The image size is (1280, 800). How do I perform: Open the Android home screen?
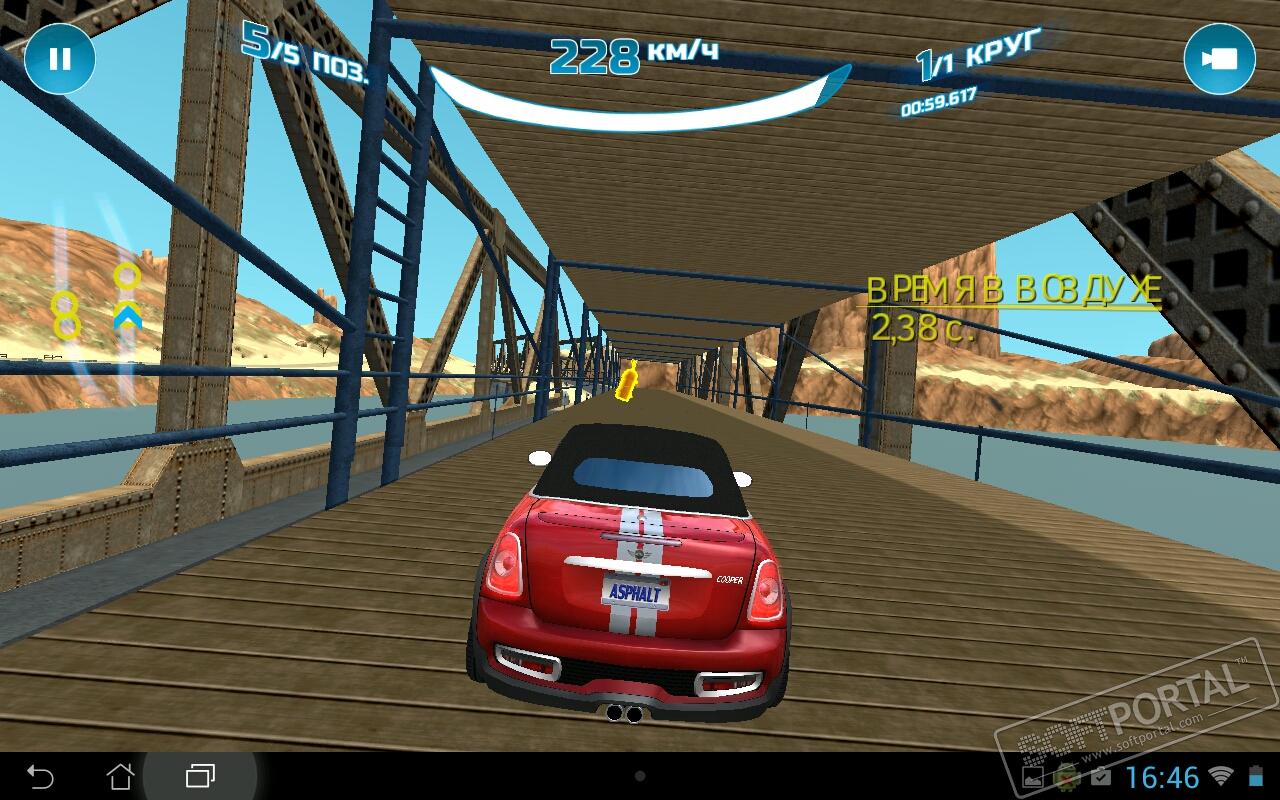[x=120, y=776]
